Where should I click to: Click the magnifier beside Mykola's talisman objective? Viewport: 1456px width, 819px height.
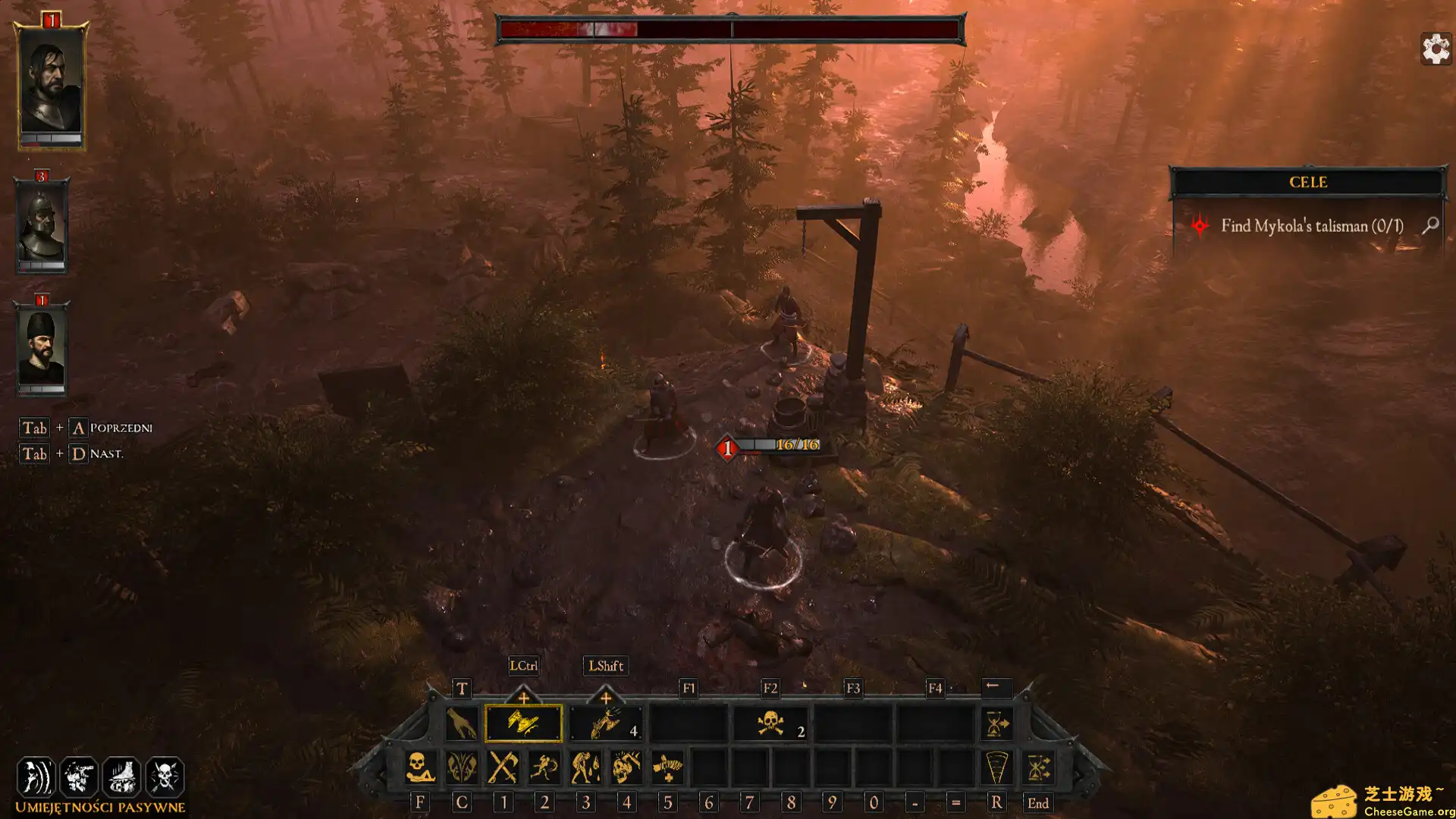[1430, 225]
